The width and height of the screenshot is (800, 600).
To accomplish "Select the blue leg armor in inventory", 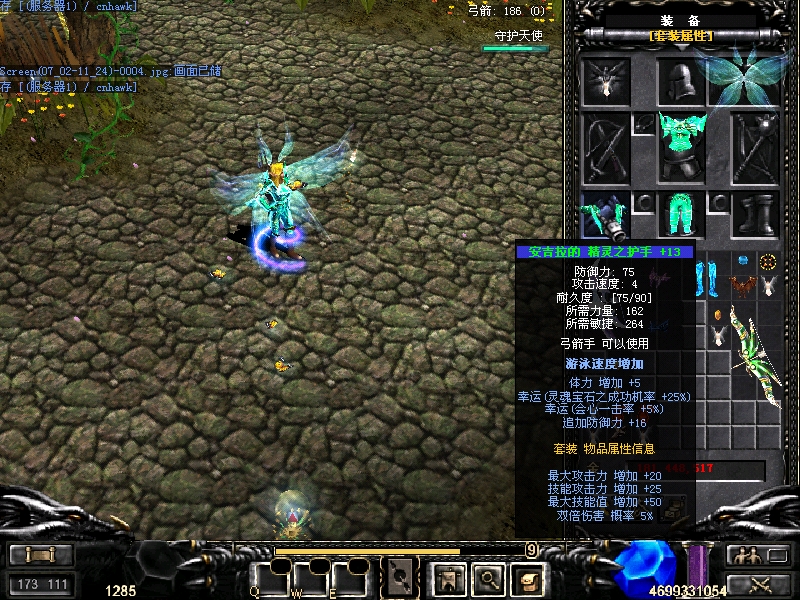I will (x=707, y=274).
